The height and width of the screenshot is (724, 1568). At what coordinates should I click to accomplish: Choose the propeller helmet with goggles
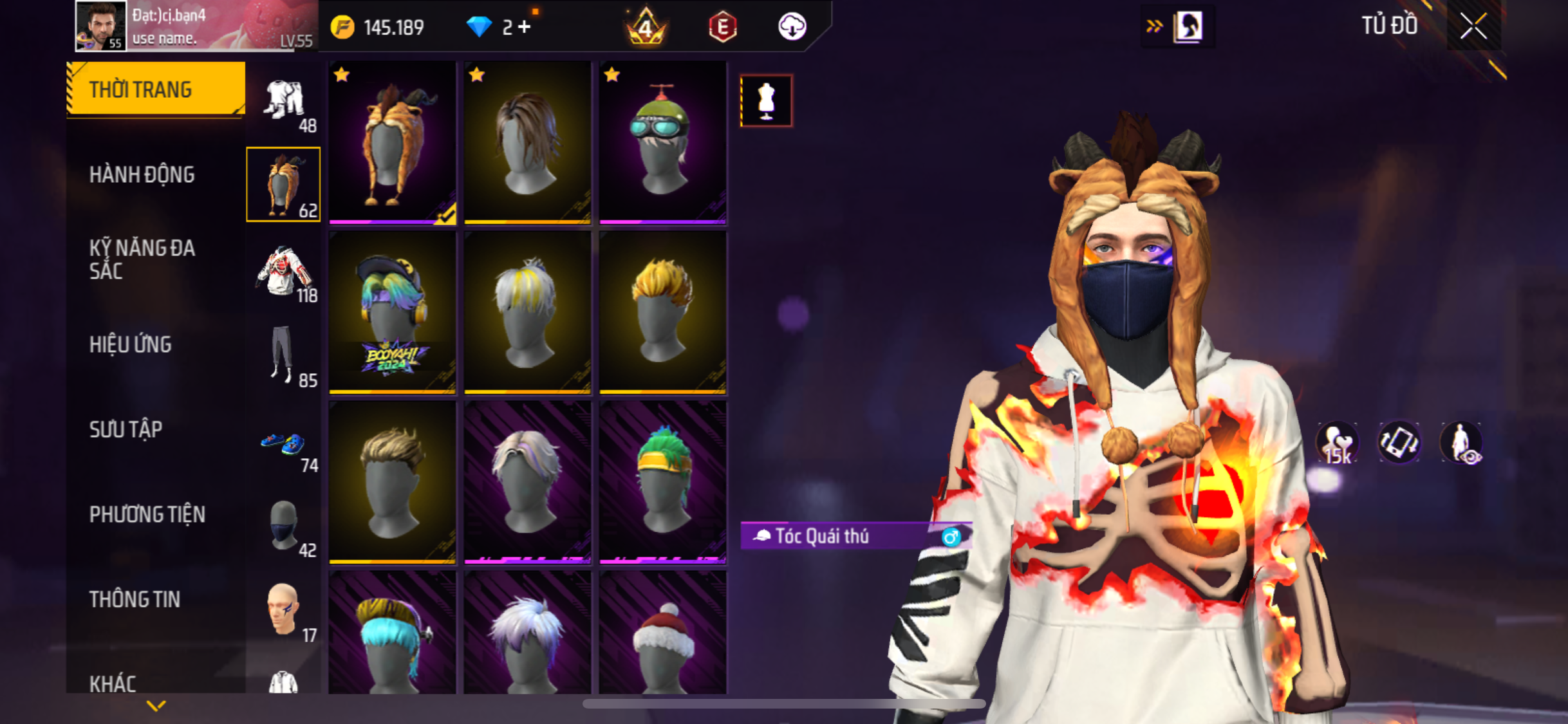click(662, 142)
